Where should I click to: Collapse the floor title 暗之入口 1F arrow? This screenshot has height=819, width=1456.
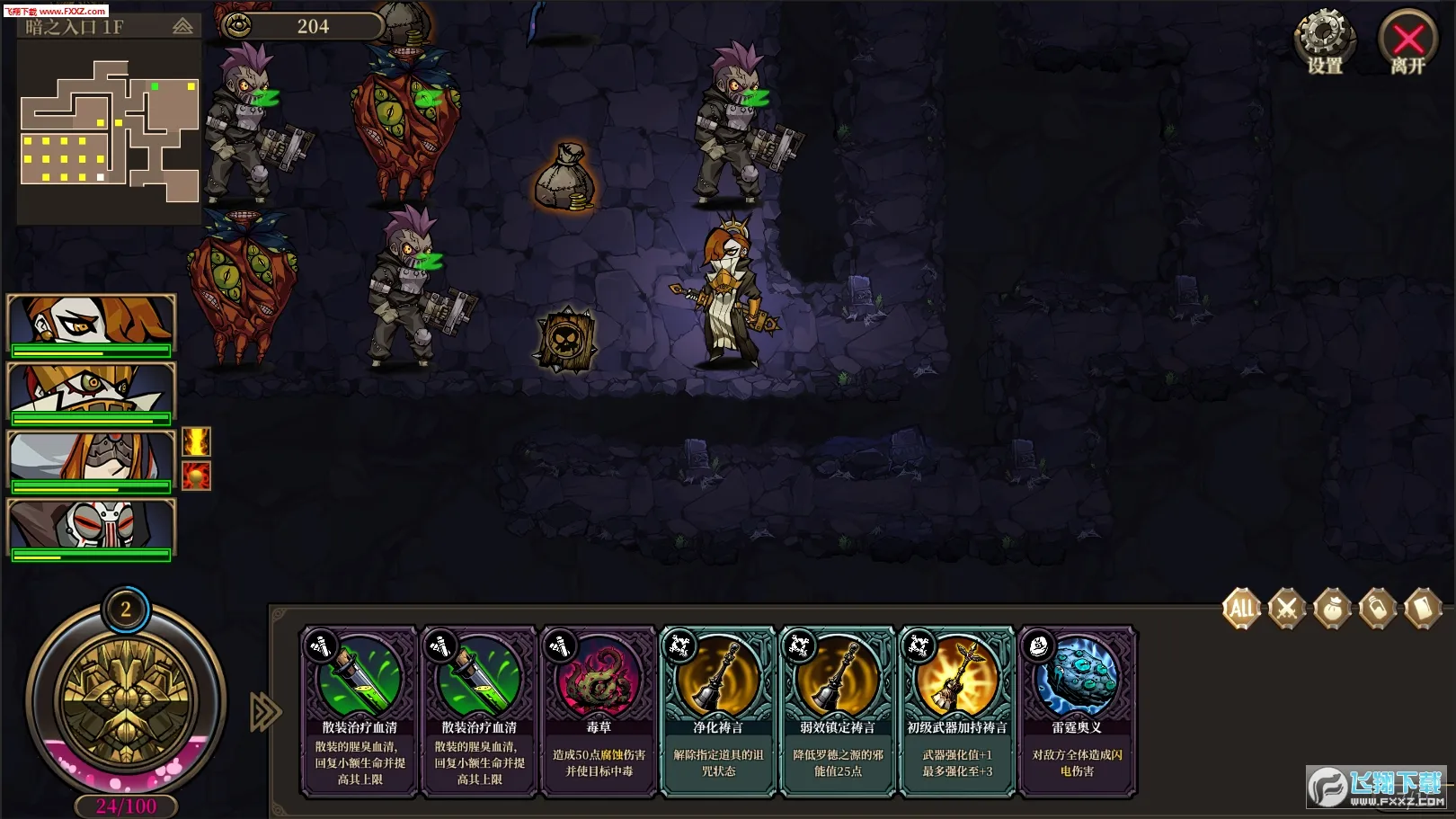(x=182, y=27)
